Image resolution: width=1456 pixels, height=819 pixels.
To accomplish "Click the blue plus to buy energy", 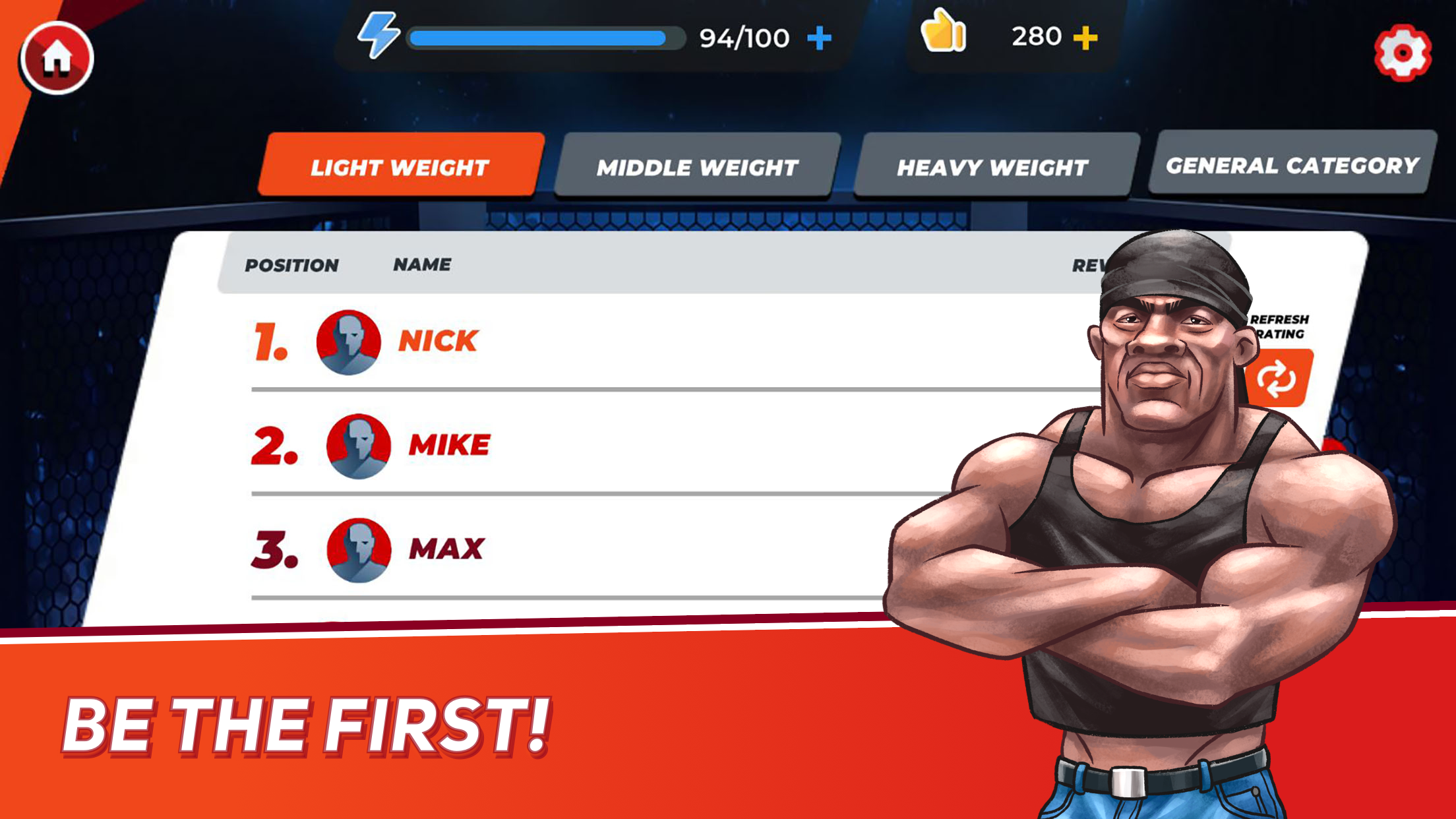I will click(x=820, y=38).
